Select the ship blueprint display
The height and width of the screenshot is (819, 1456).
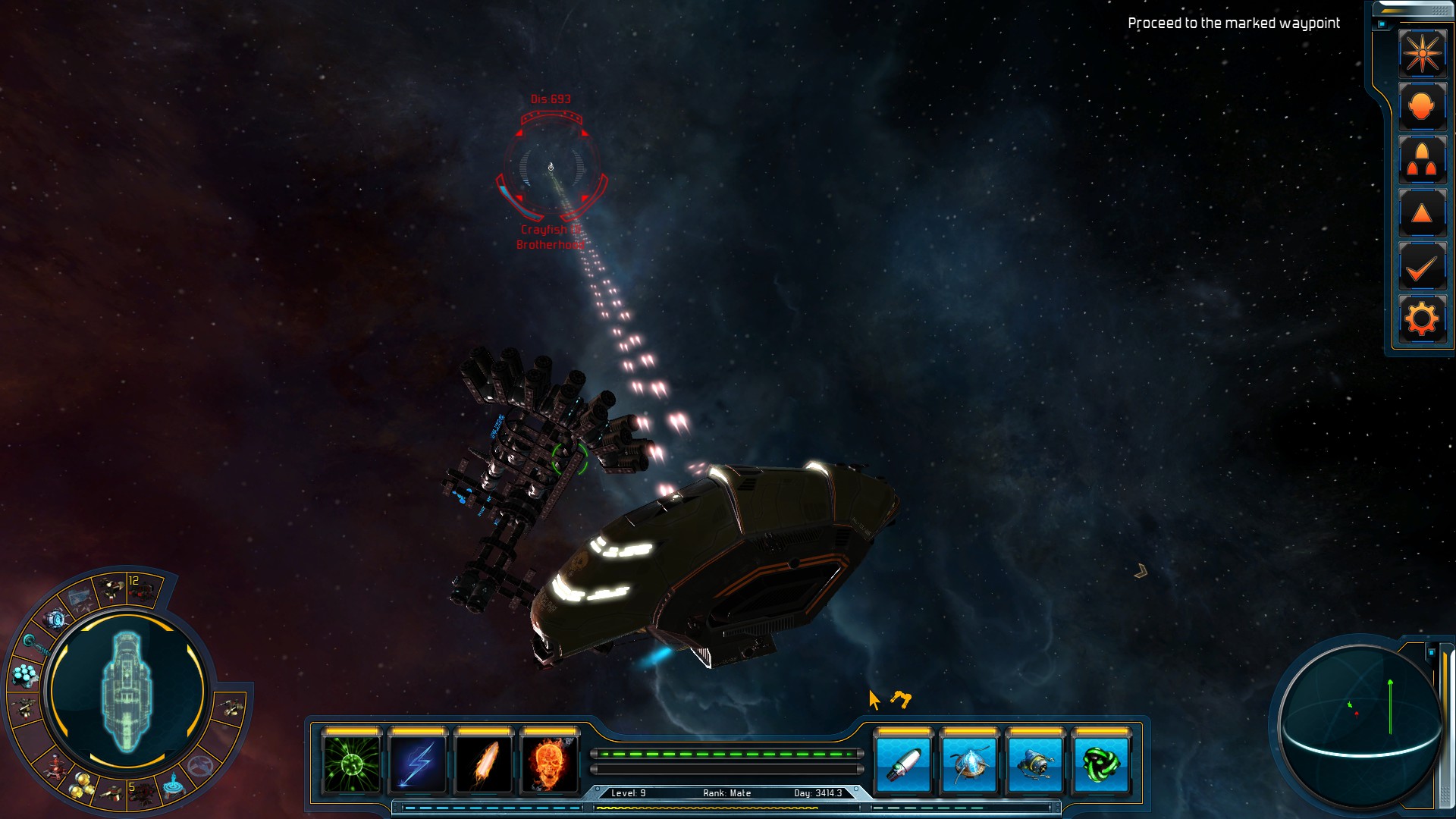tap(127, 690)
